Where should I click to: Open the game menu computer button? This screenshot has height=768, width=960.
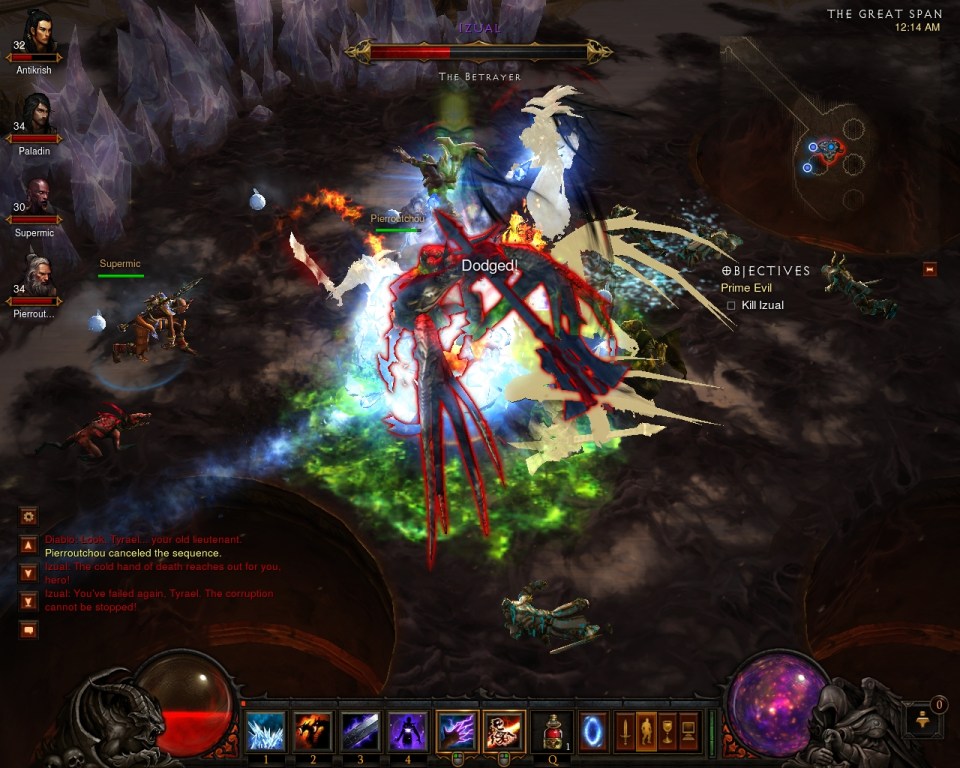(x=689, y=731)
